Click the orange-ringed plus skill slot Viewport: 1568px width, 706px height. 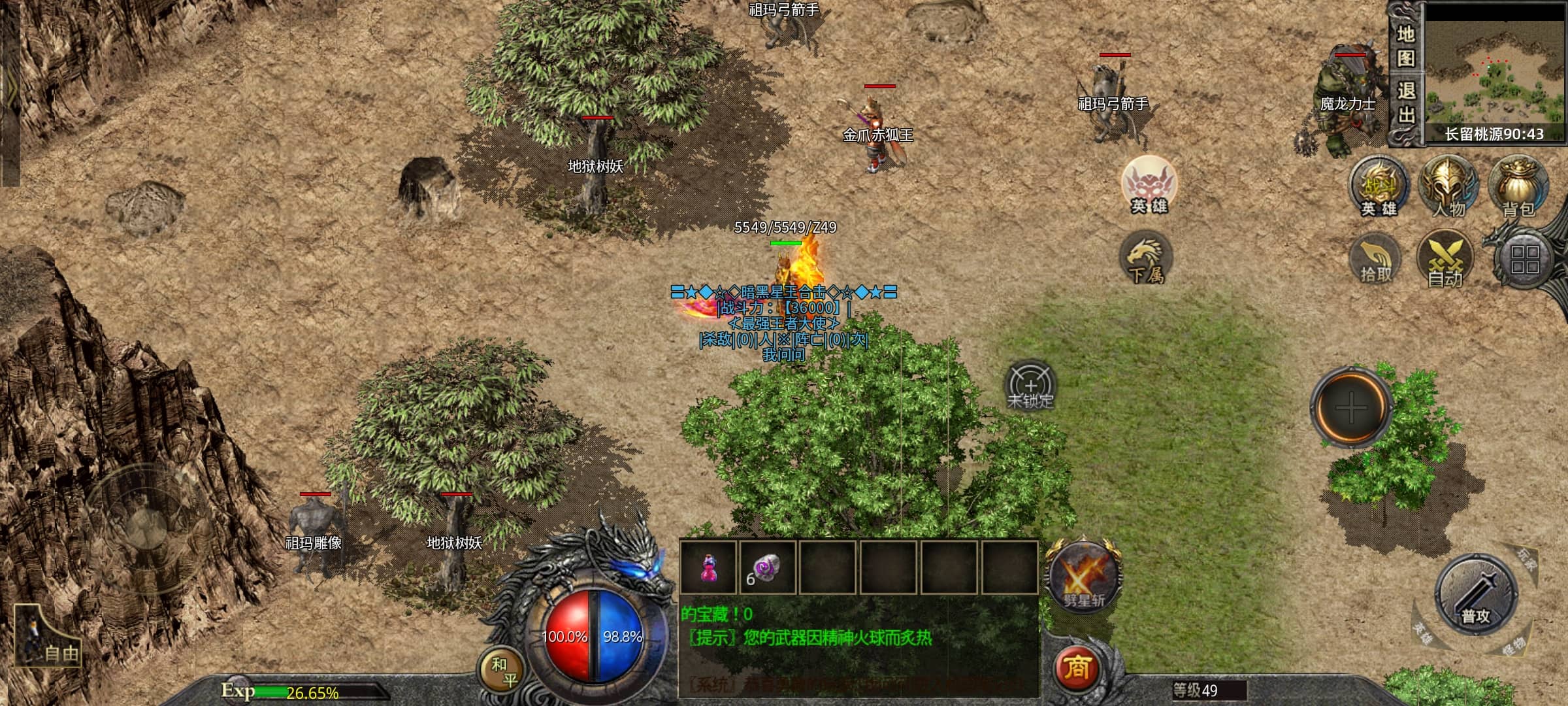[1350, 408]
